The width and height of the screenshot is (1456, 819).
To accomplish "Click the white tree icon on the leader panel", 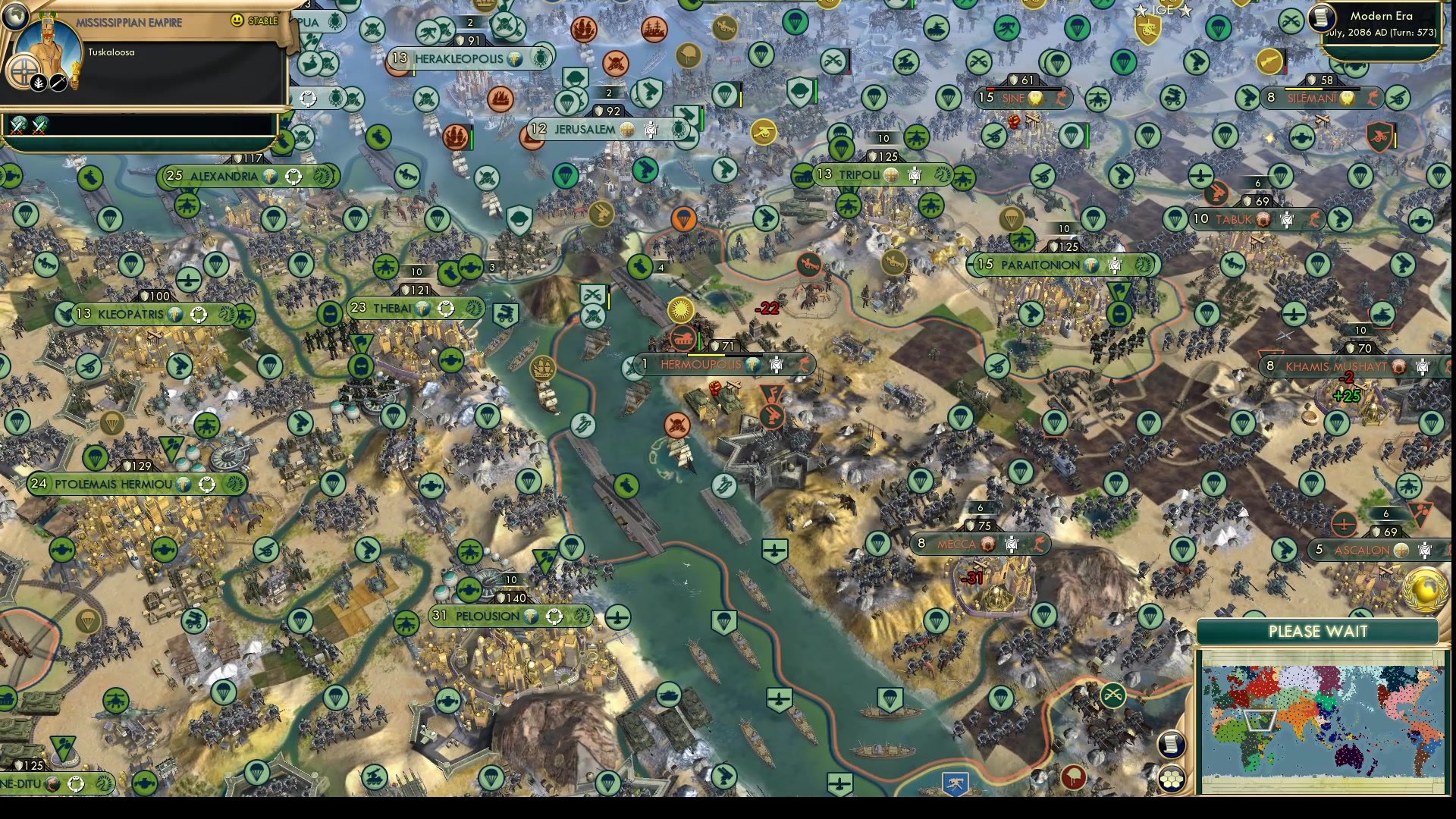I will coord(38,83).
